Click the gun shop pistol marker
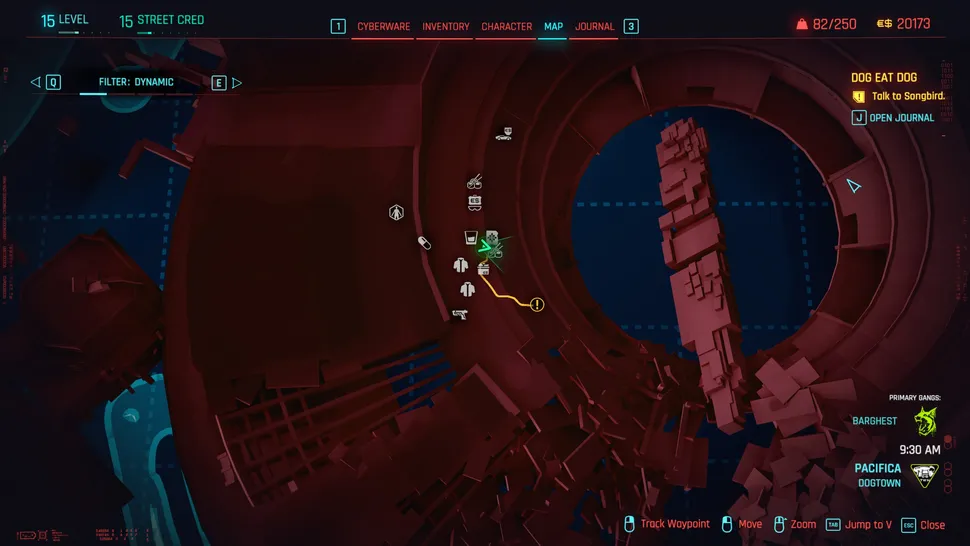 (459, 314)
